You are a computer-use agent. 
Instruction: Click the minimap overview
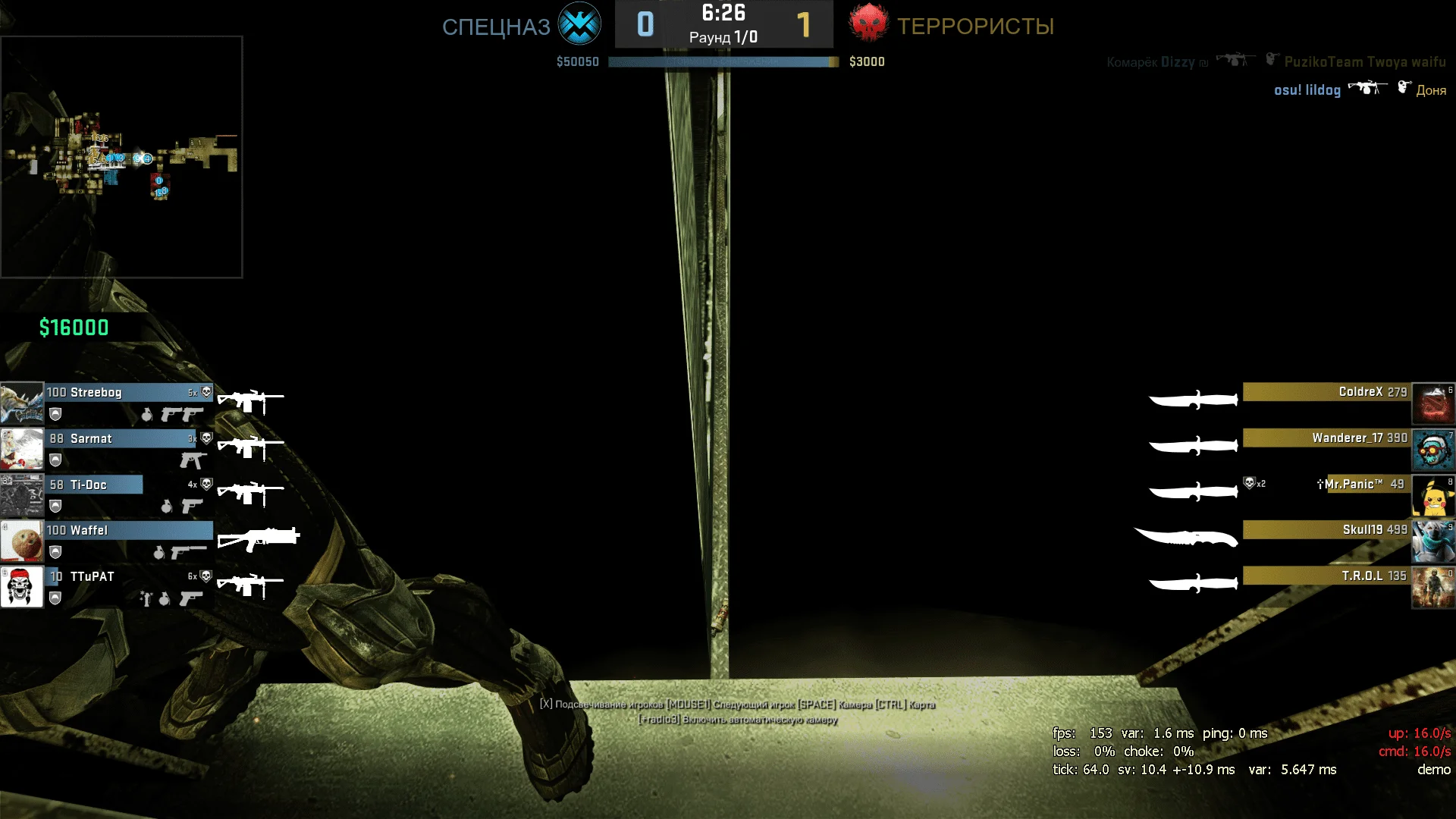121,157
